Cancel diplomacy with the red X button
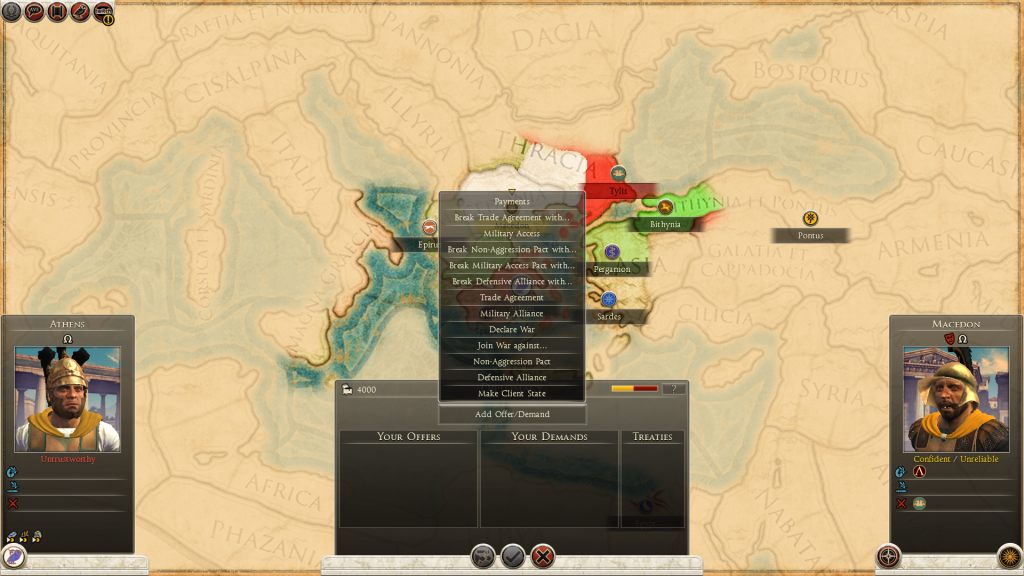 [543, 556]
